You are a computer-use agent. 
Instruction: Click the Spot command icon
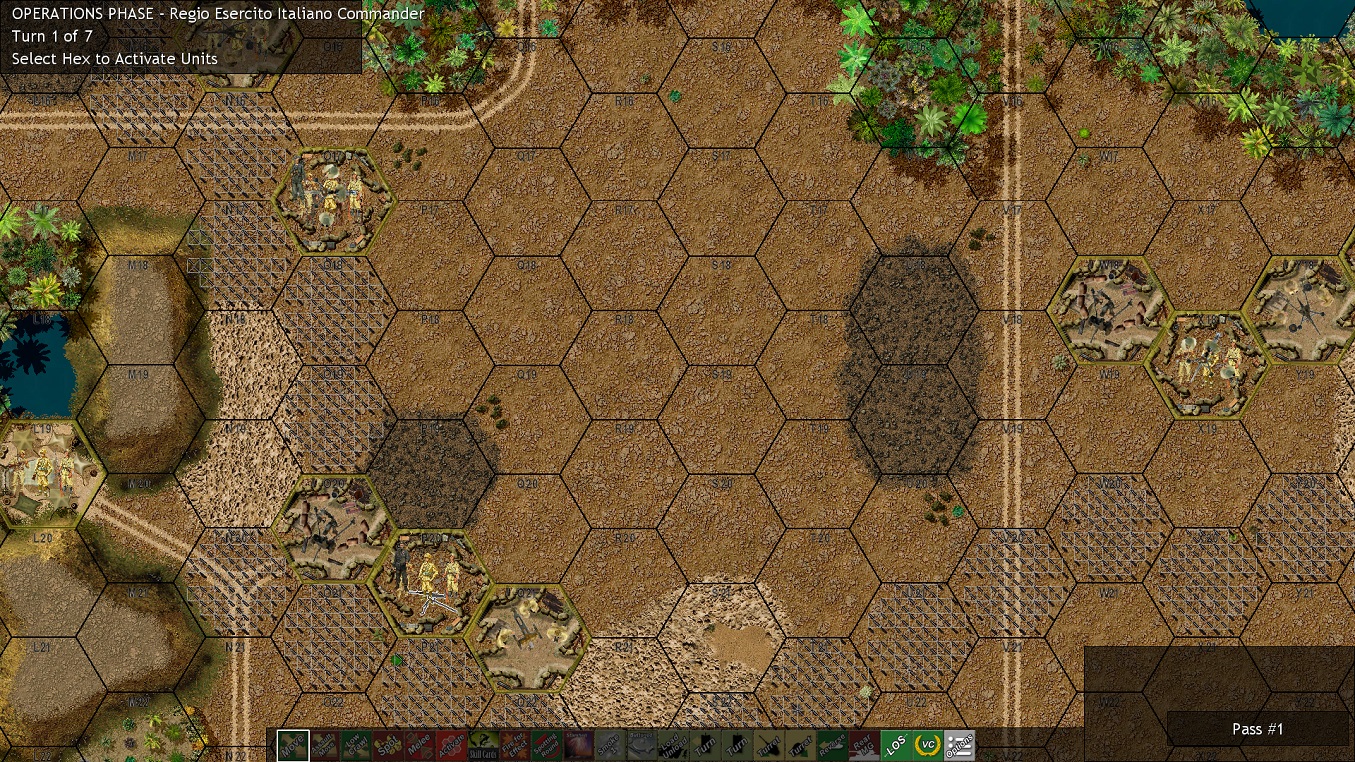click(x=388, y=746)
